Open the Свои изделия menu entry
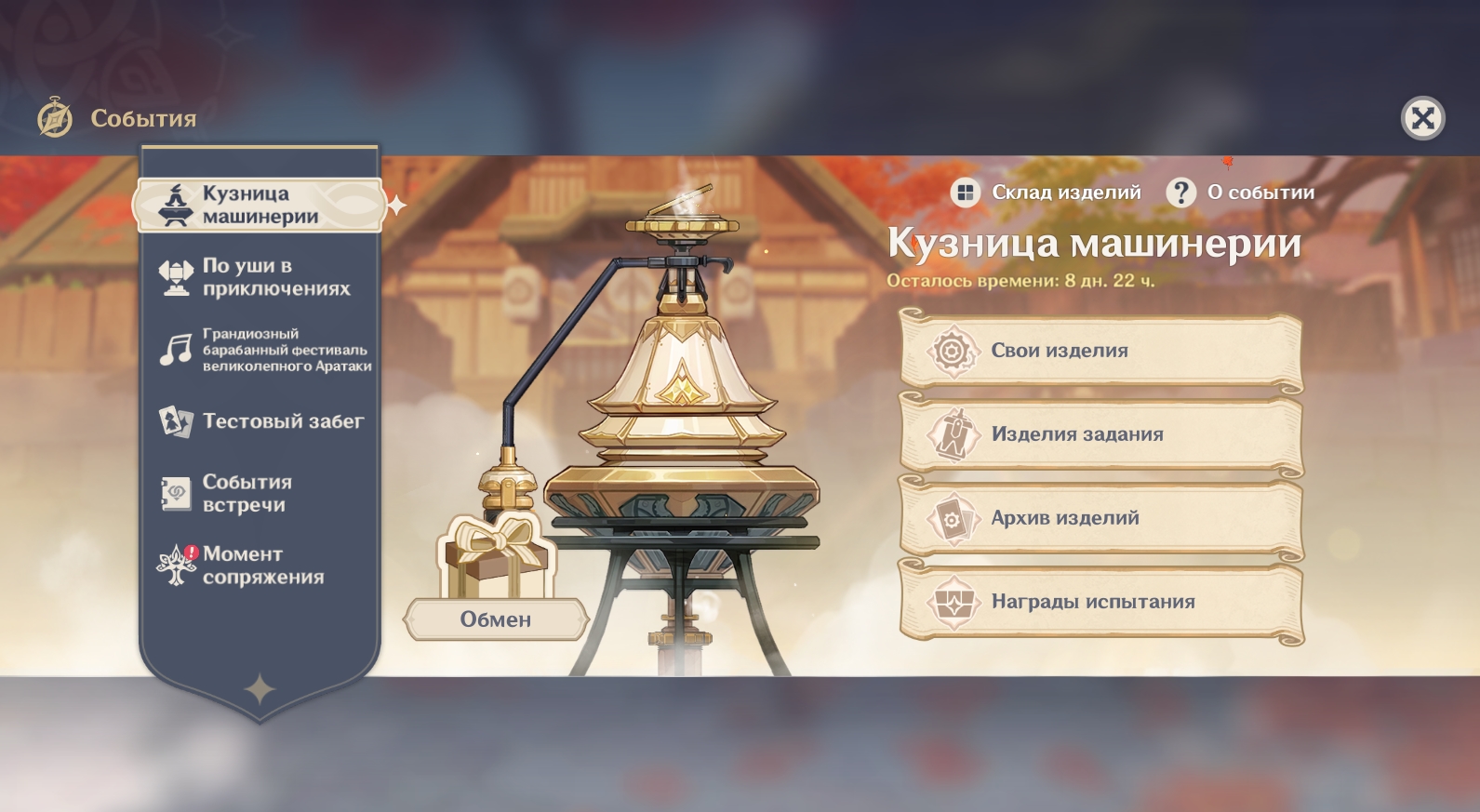 [x=1100, y=351]
